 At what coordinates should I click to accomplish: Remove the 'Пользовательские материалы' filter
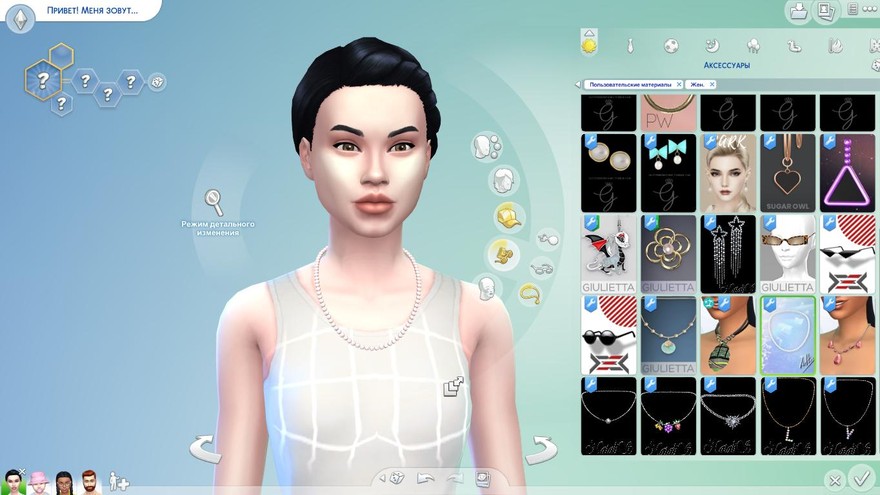click(679, 85)
